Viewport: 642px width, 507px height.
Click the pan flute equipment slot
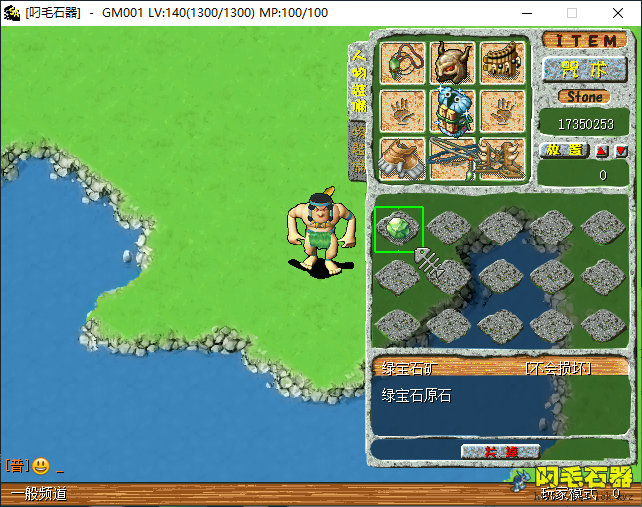[502, 63]
